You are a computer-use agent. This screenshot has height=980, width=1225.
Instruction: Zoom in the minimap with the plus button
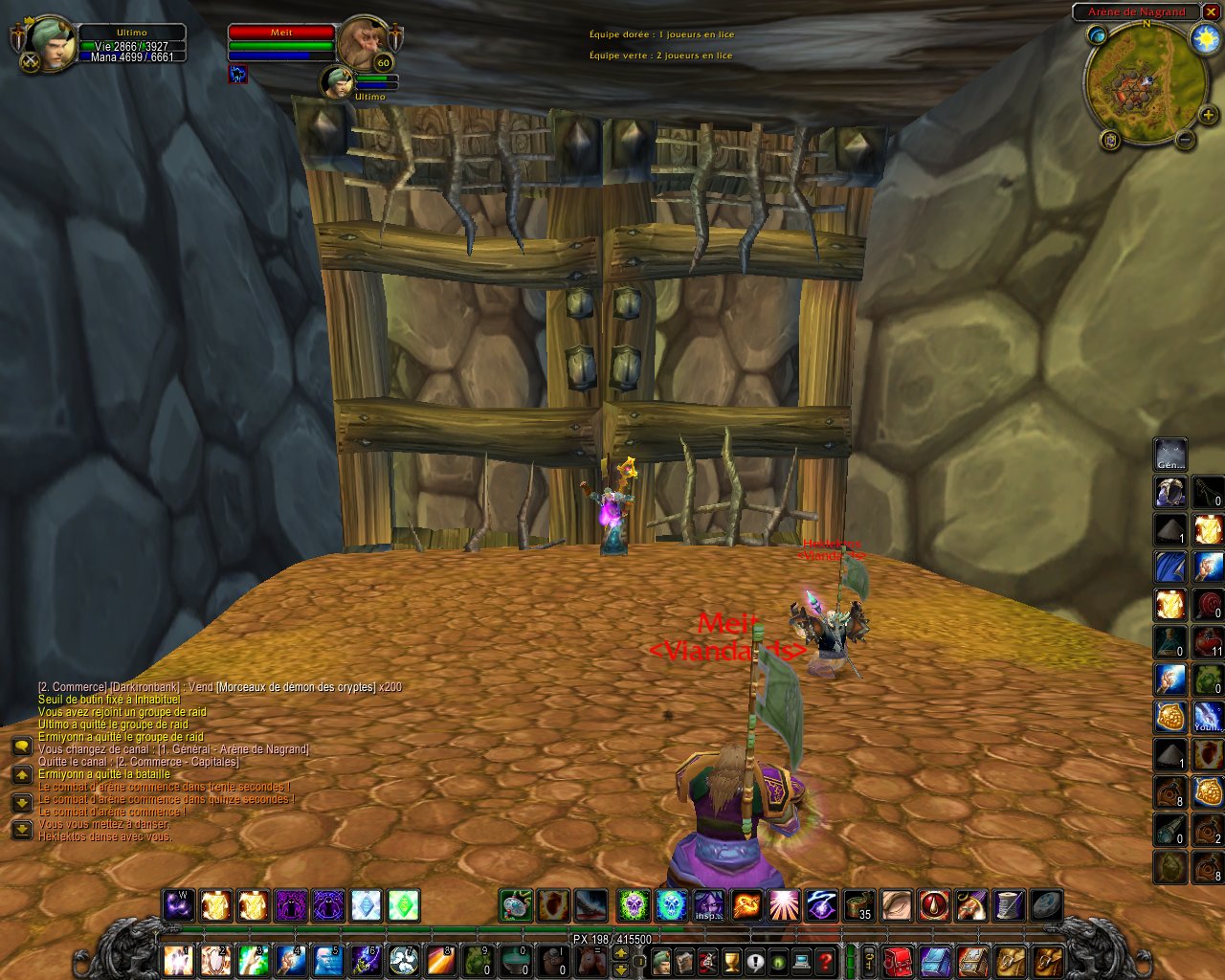pyautogui.click(x=1209, y=116)
